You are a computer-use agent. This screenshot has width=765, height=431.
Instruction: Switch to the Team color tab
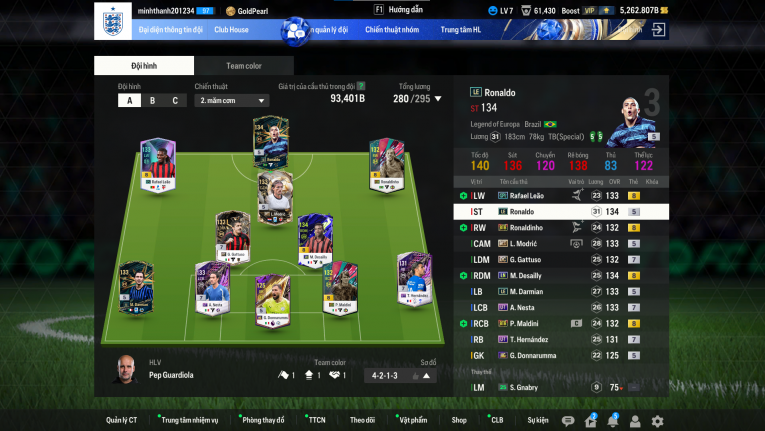click(x=243, y=66)
